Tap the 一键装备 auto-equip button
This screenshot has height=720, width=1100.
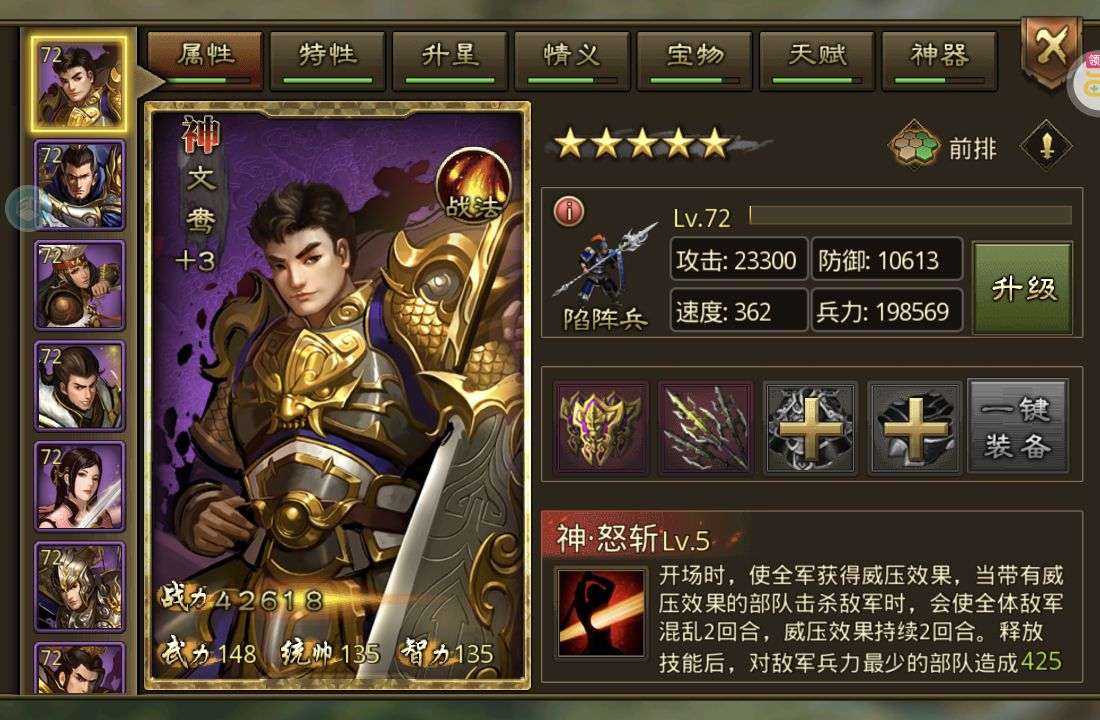click(1018, 426)
